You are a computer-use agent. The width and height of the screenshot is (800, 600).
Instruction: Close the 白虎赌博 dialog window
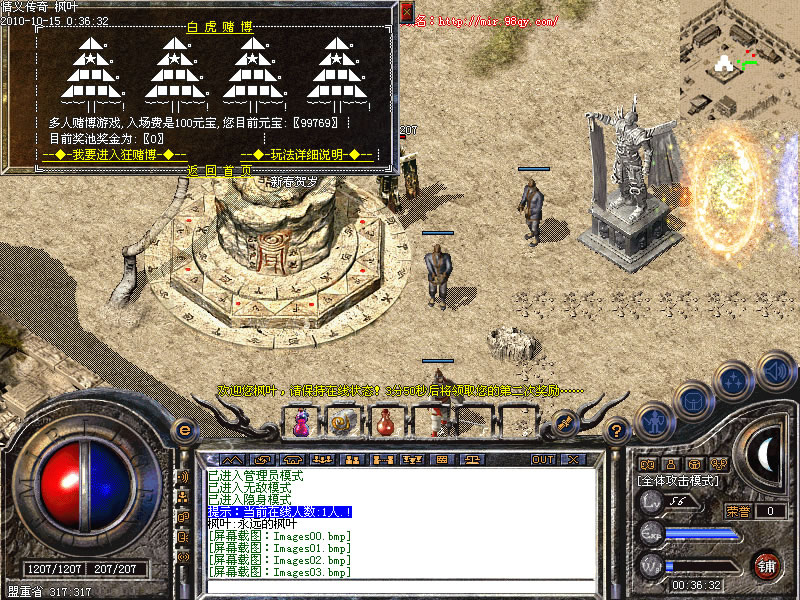406,12
